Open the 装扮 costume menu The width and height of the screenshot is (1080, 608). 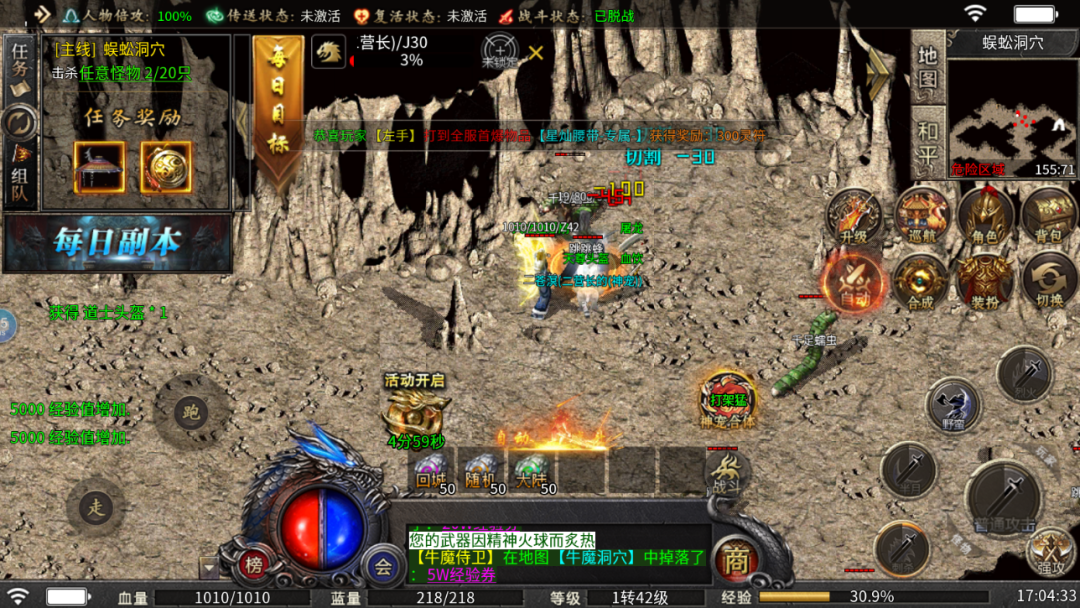tap(985, 282)
